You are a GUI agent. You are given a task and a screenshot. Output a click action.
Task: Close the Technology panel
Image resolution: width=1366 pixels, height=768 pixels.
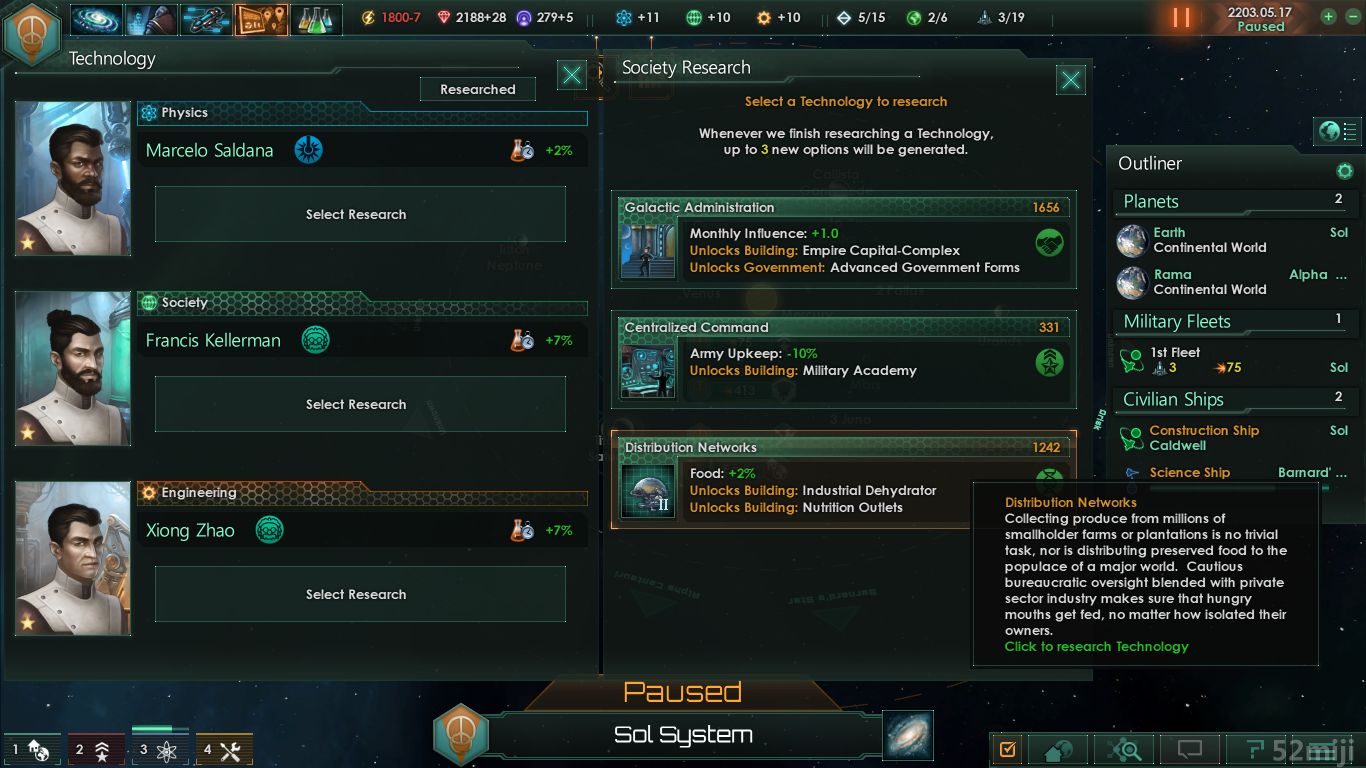tap(572, 75)
